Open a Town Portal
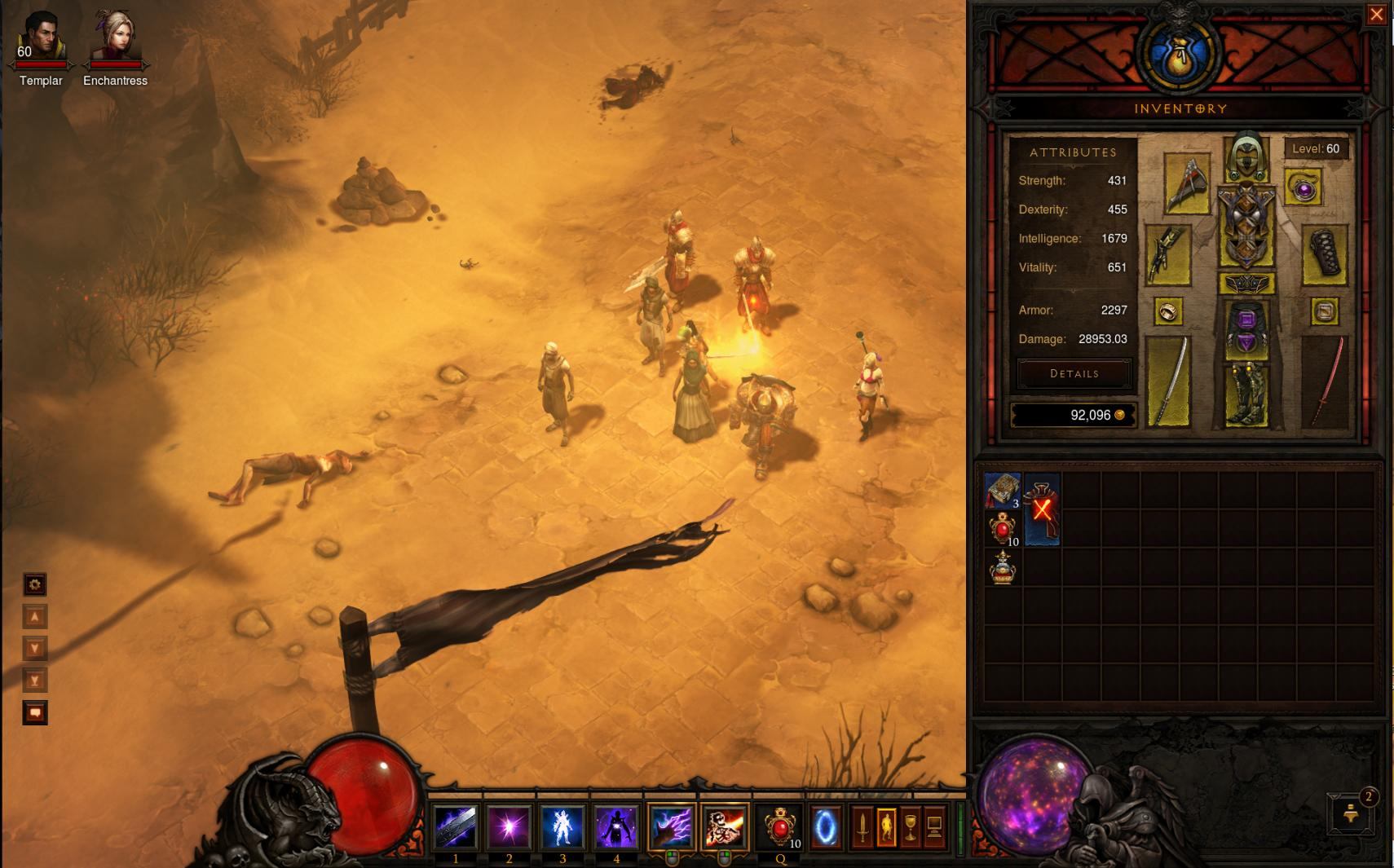The image size is (1394, 868). pos(825,827)
